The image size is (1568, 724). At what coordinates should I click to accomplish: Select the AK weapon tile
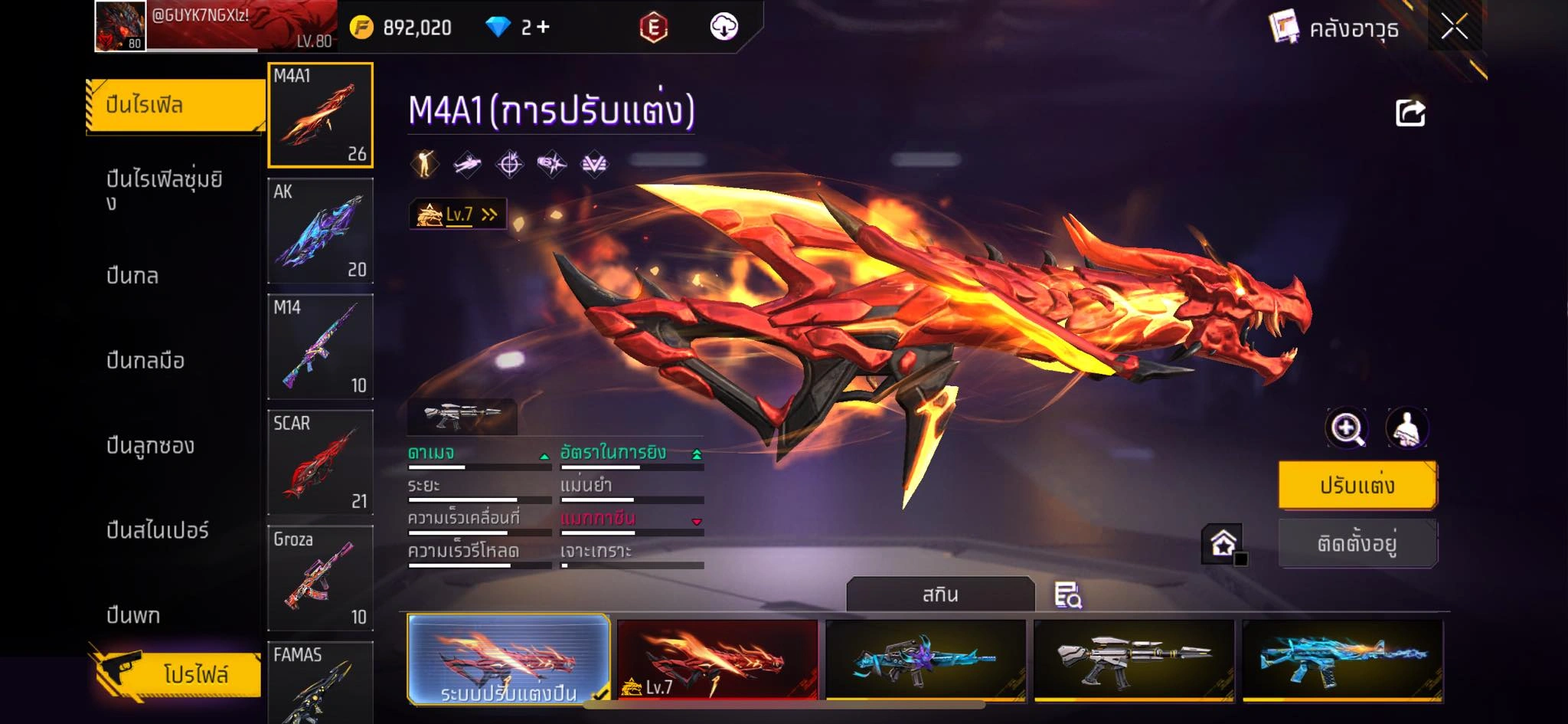click(x=320, y=231)
